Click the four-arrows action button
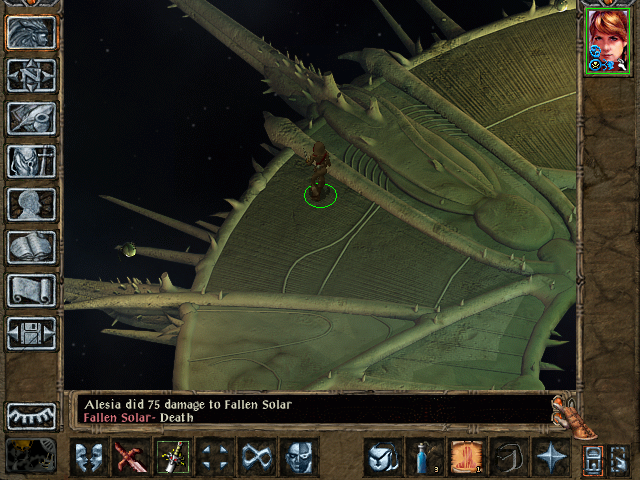This screenshot has height=480, width=640. (215, 457)
